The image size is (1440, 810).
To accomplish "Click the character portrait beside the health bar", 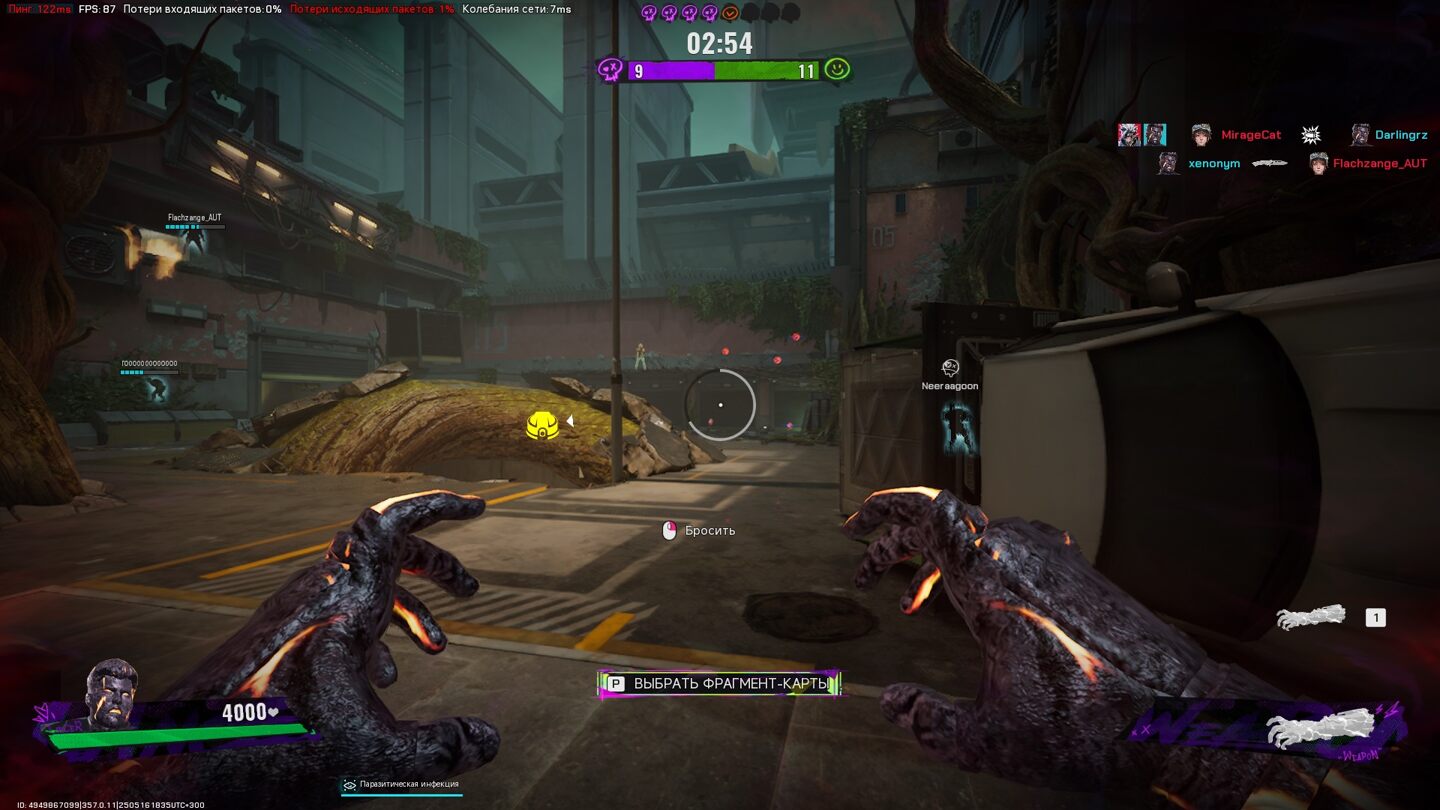I will click(110, 691).
